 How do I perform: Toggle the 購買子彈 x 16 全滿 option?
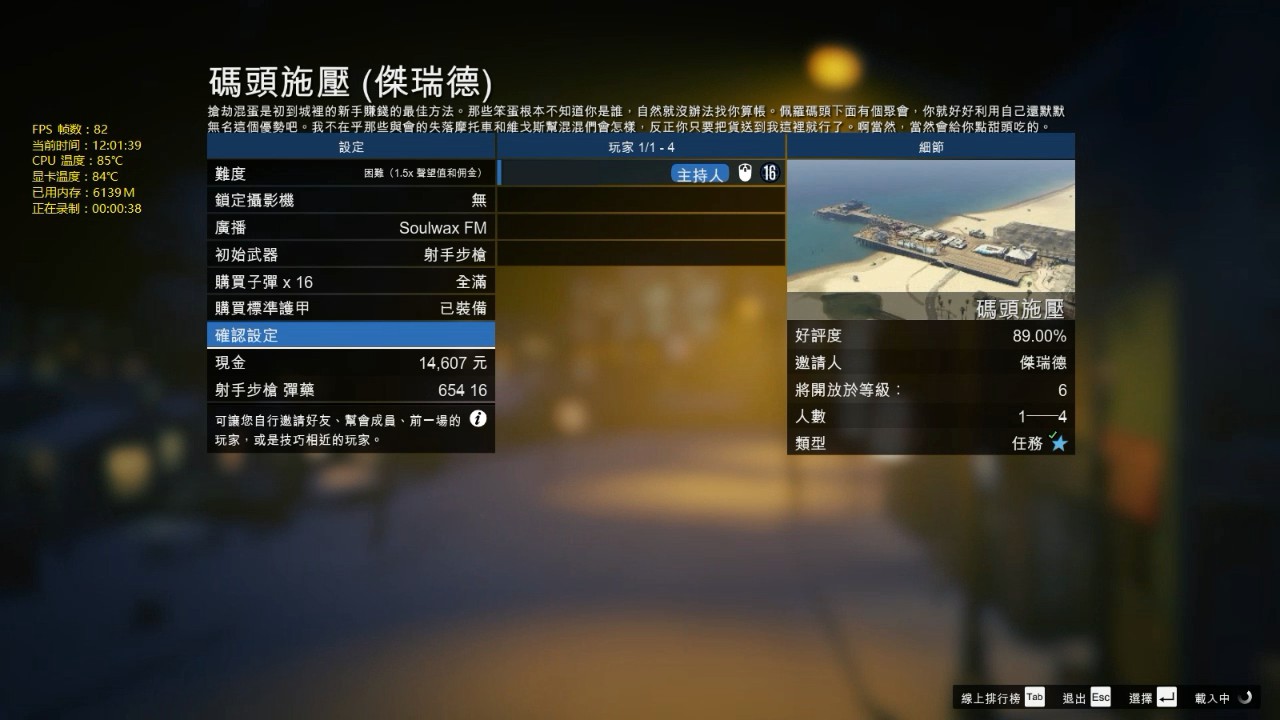point(350,281)
